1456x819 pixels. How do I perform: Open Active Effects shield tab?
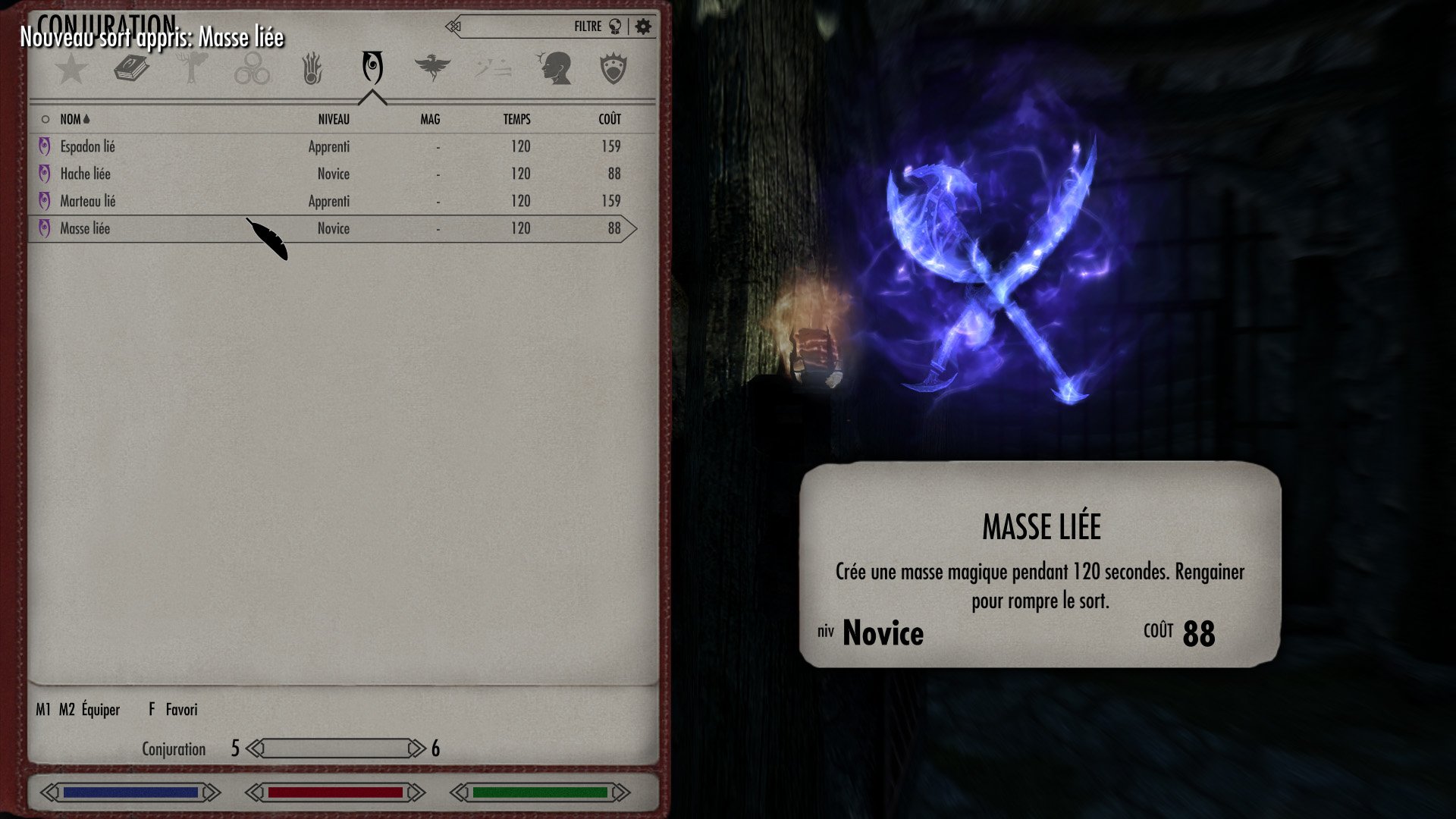[613, 69]
